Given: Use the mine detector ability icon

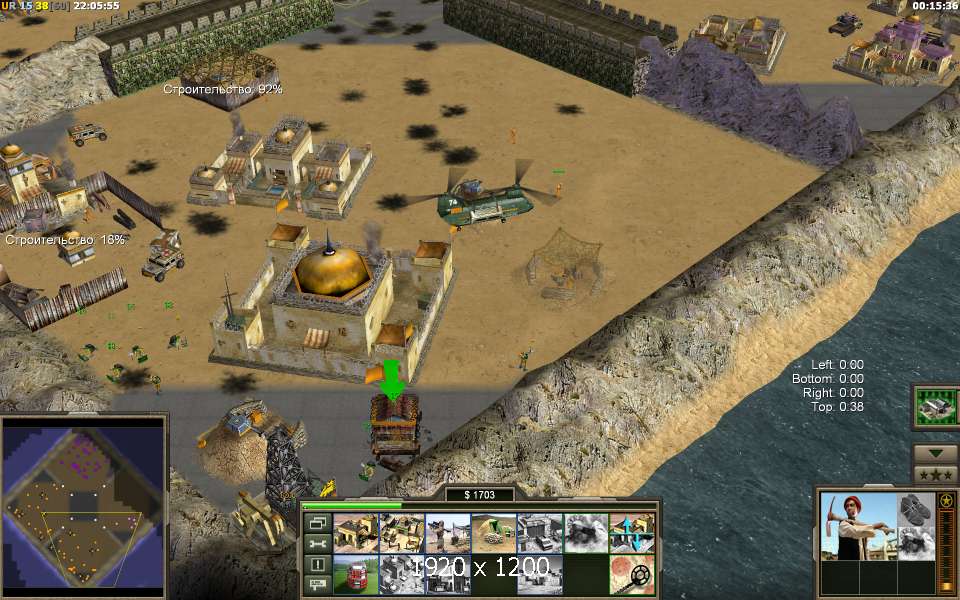Looking at the screenshot, I should 631,575.
